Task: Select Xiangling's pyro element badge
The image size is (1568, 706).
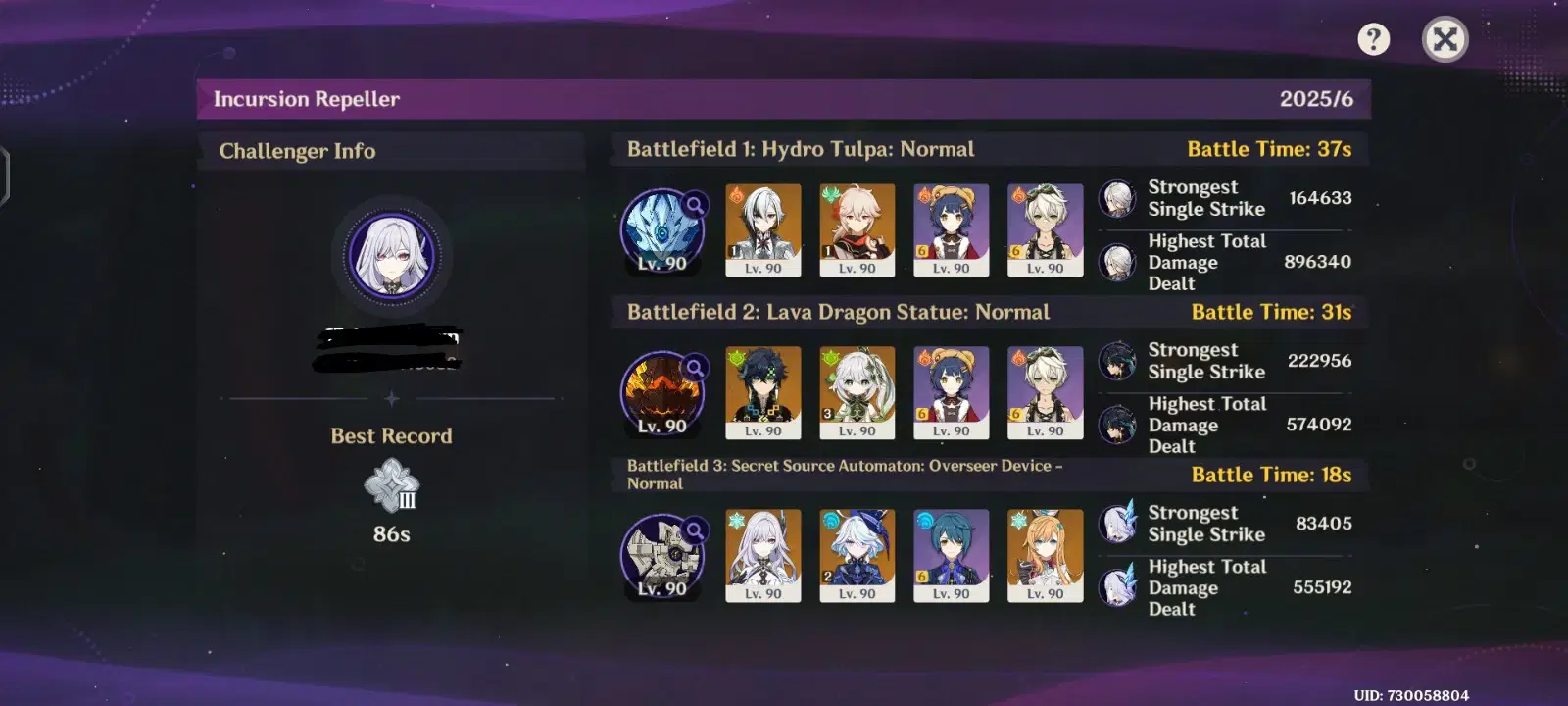Action: (x=925, y=192)
